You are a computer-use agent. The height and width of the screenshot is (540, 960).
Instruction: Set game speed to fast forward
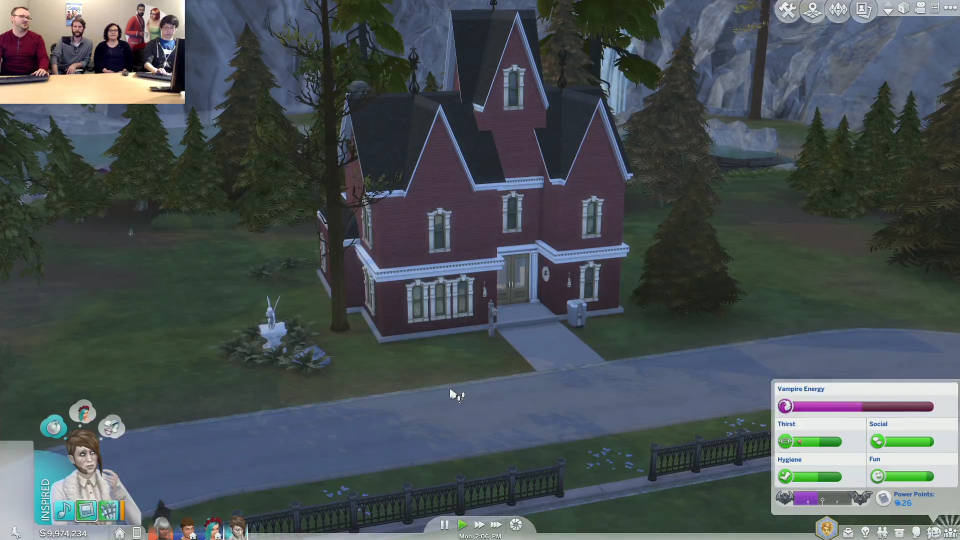point(479,524)
